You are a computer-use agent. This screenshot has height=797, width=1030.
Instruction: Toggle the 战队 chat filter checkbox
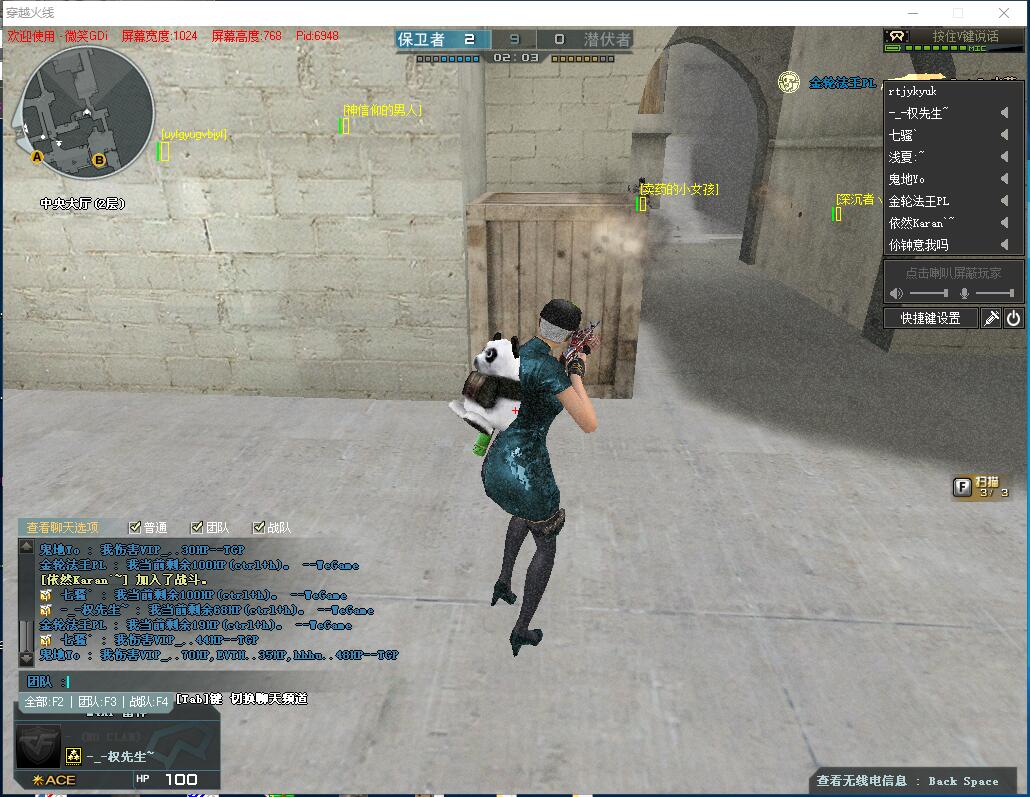(259, 527)
